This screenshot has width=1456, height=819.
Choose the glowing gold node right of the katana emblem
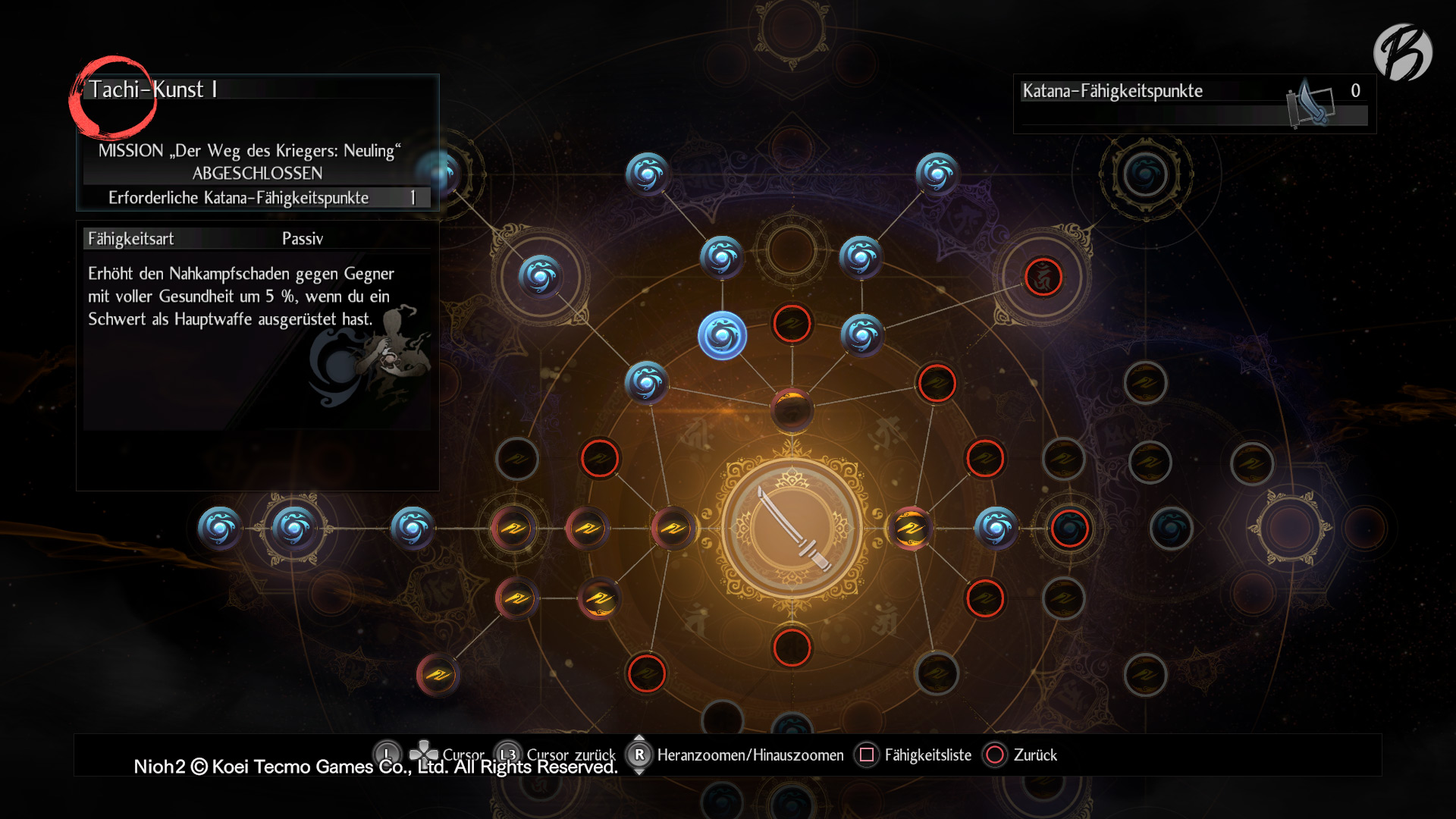[x=911, y=529]
